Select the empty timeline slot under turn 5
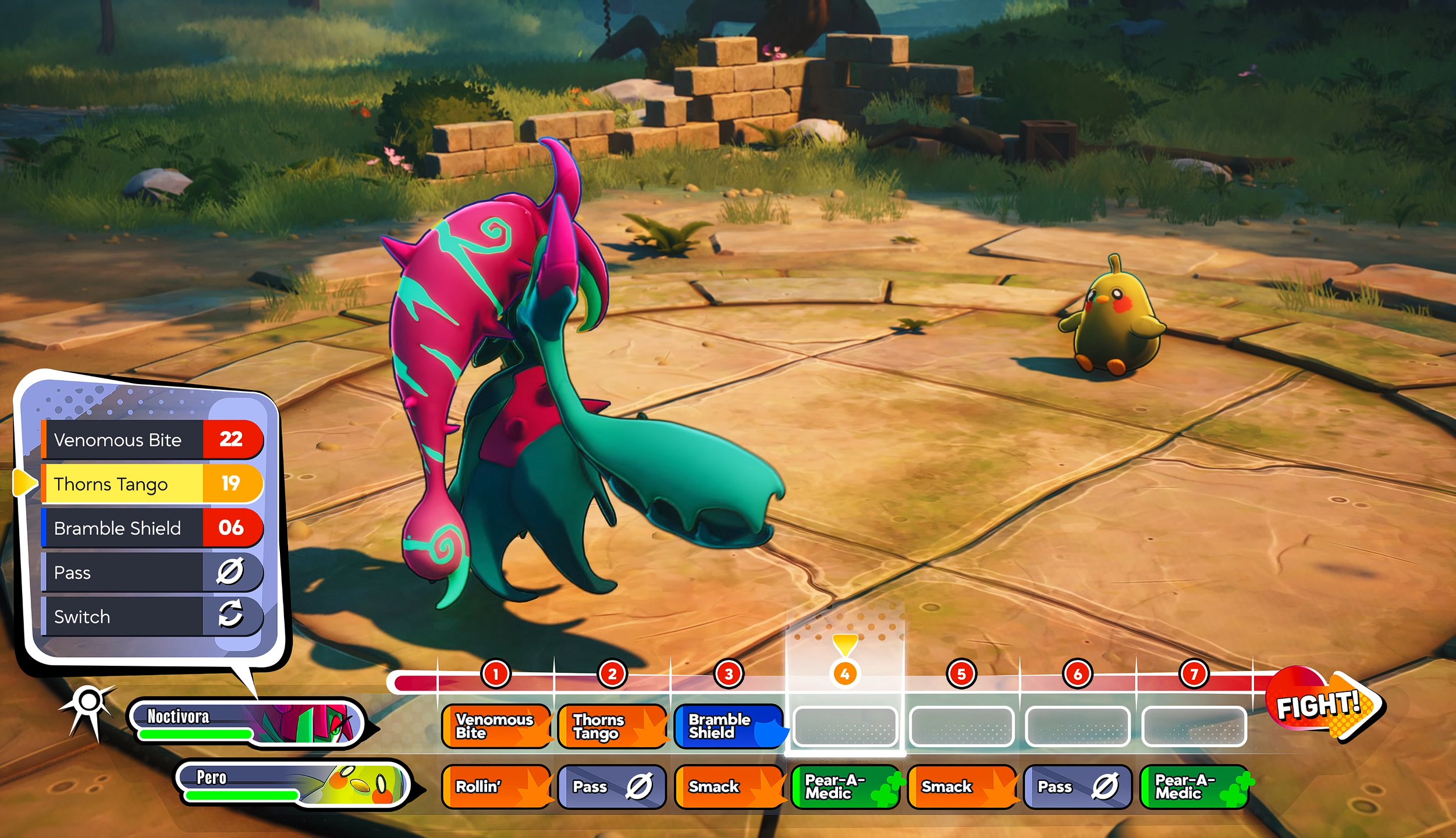The height and width of the screenshot is (838, 1456). (962, 725)
